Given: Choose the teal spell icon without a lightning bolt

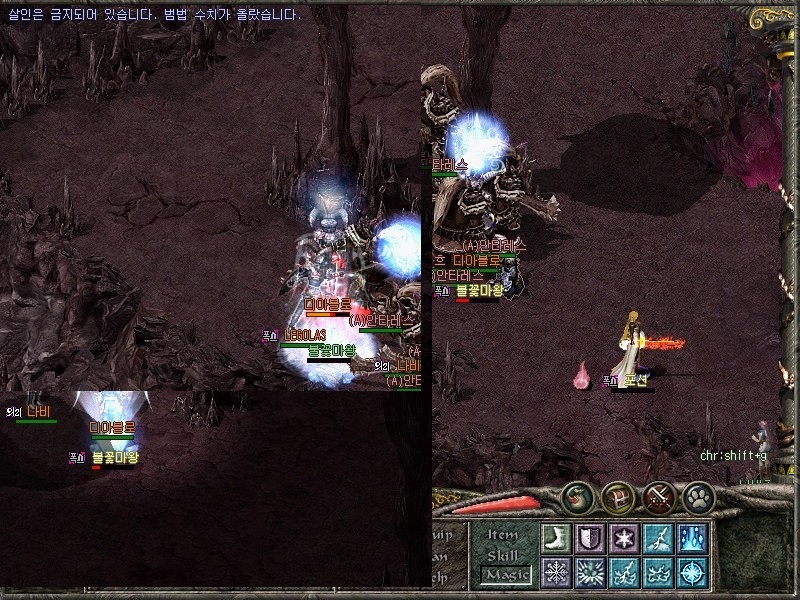Looking at the screenshot, I should (658, 573).
